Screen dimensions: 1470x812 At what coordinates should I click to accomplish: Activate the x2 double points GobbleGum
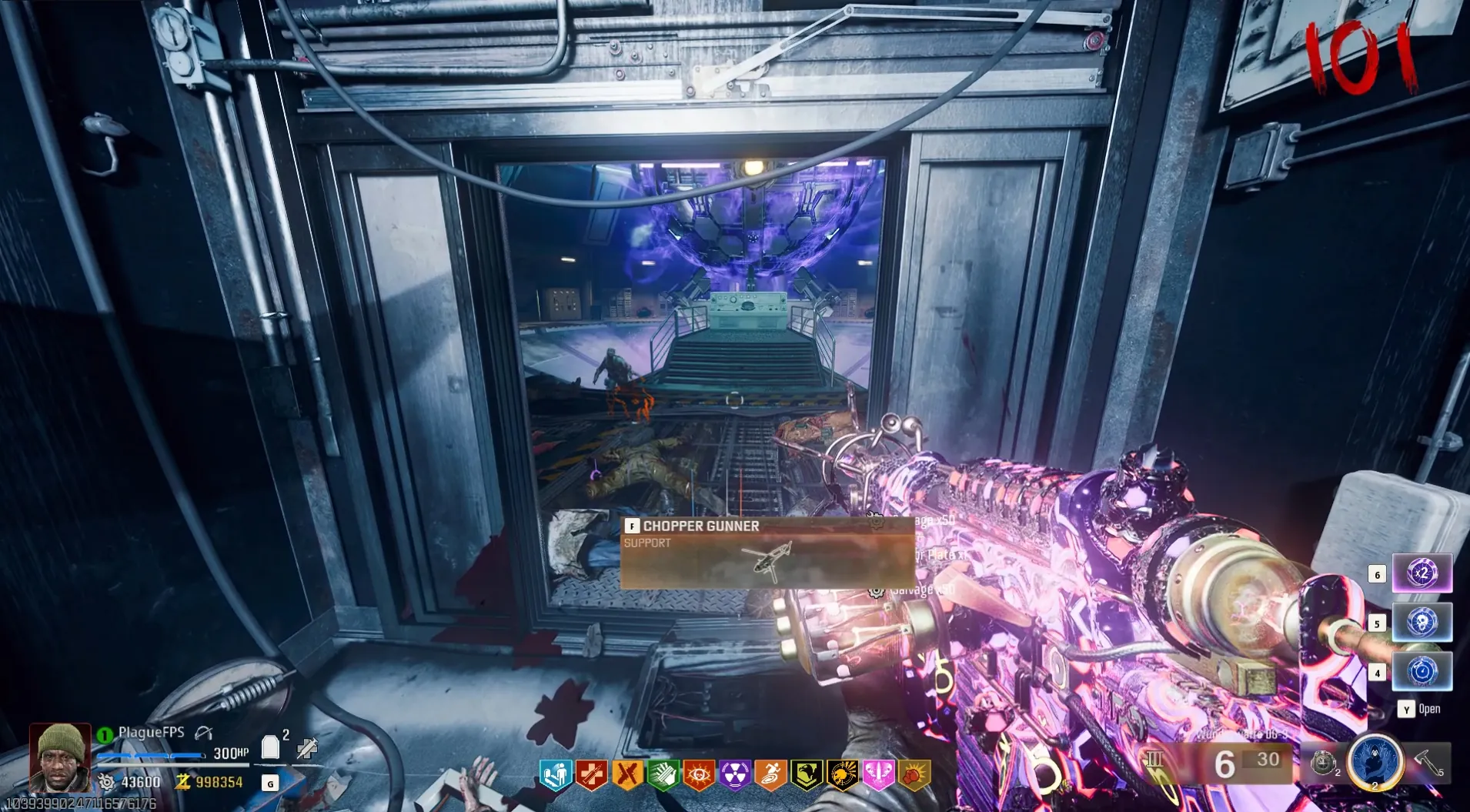click(1422, 573)
